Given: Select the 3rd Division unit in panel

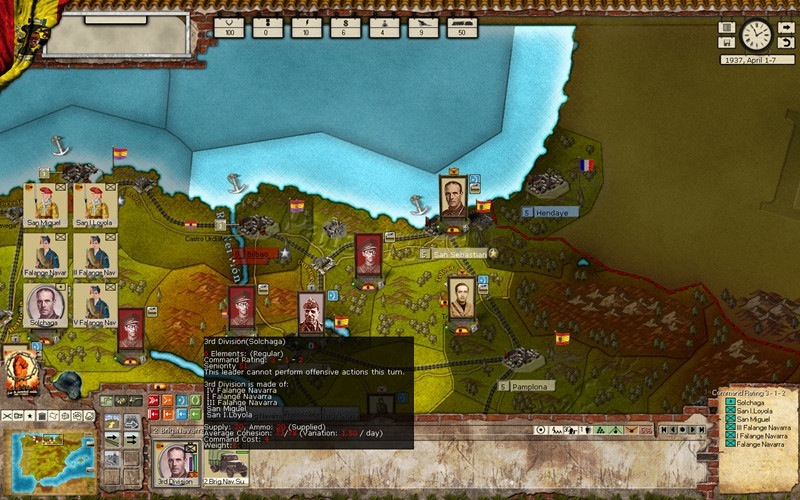Looking at the screenshot, I should click(x=176, y=463).
